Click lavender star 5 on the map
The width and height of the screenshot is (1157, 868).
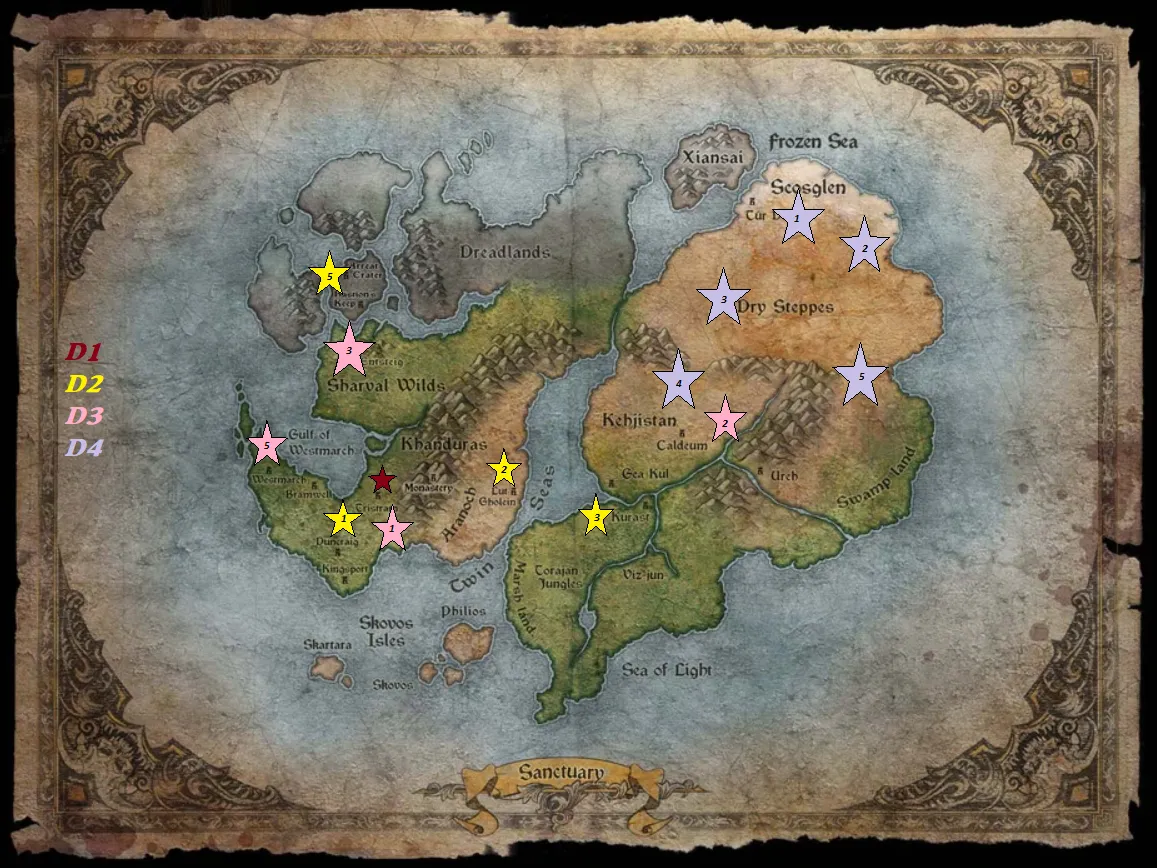click(860, 376)
